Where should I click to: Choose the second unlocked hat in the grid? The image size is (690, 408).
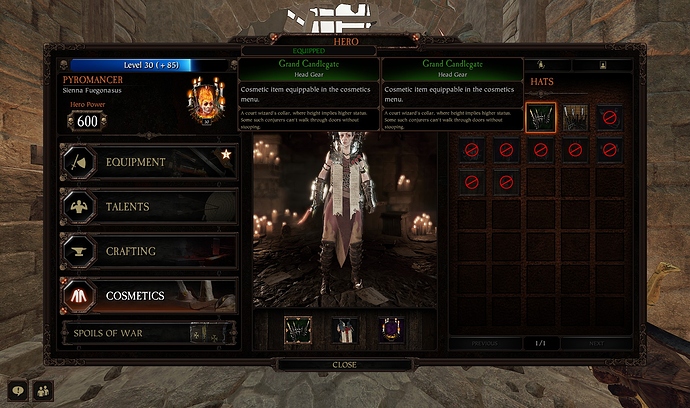tap(575, 118)
